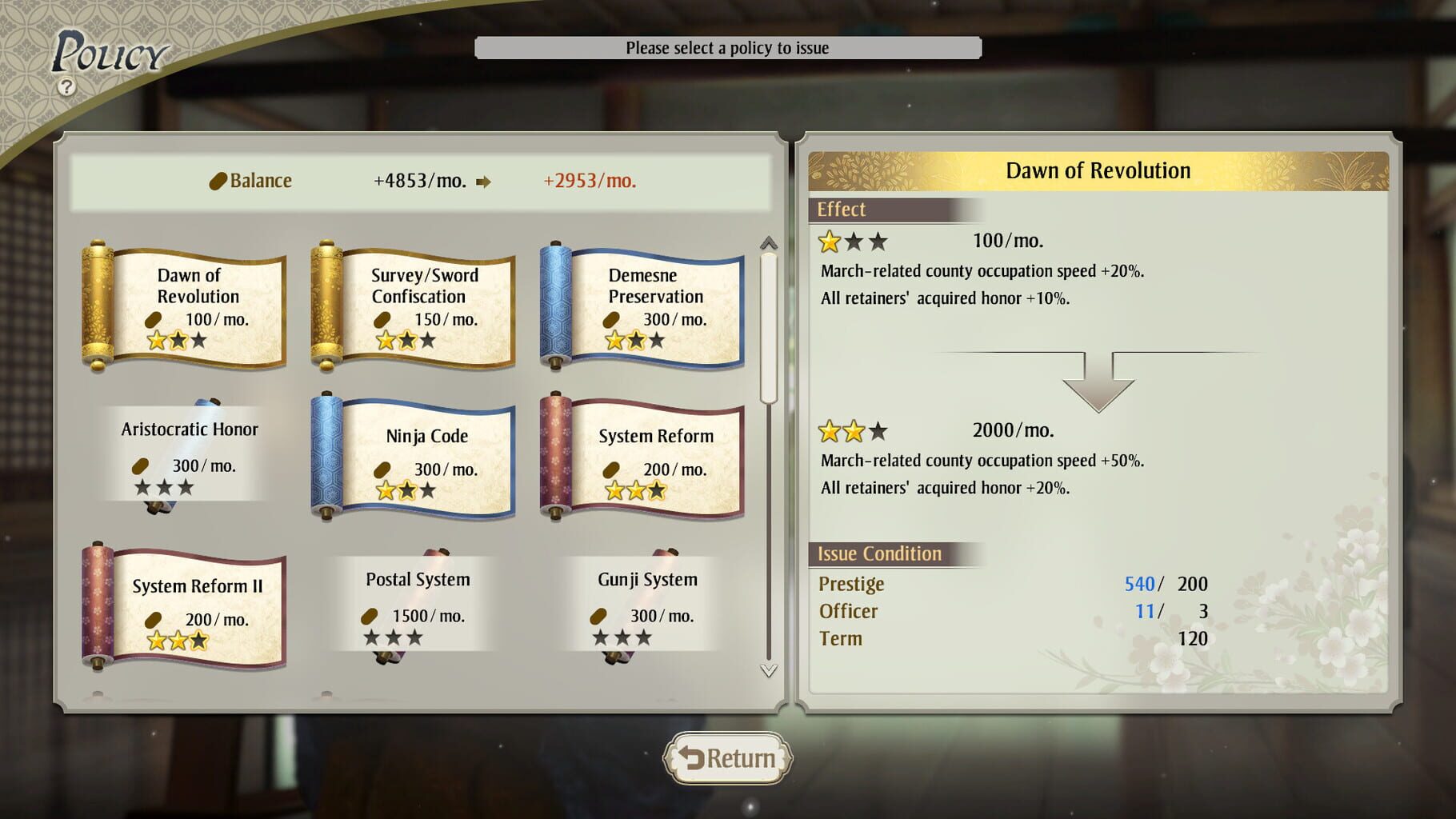Open the Policy help question mark

click(67, 86)
